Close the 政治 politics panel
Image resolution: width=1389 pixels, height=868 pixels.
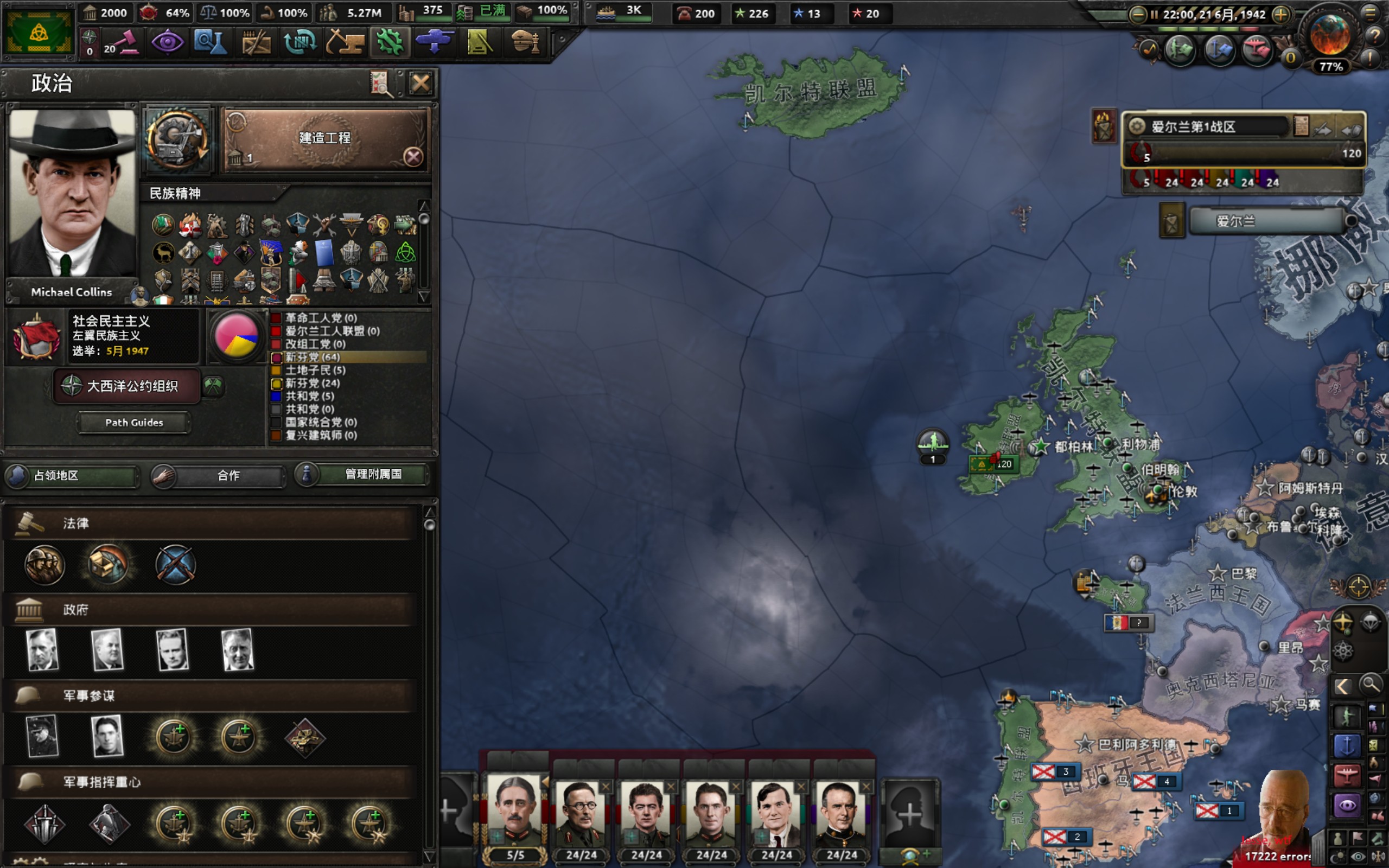pos(420,84)
